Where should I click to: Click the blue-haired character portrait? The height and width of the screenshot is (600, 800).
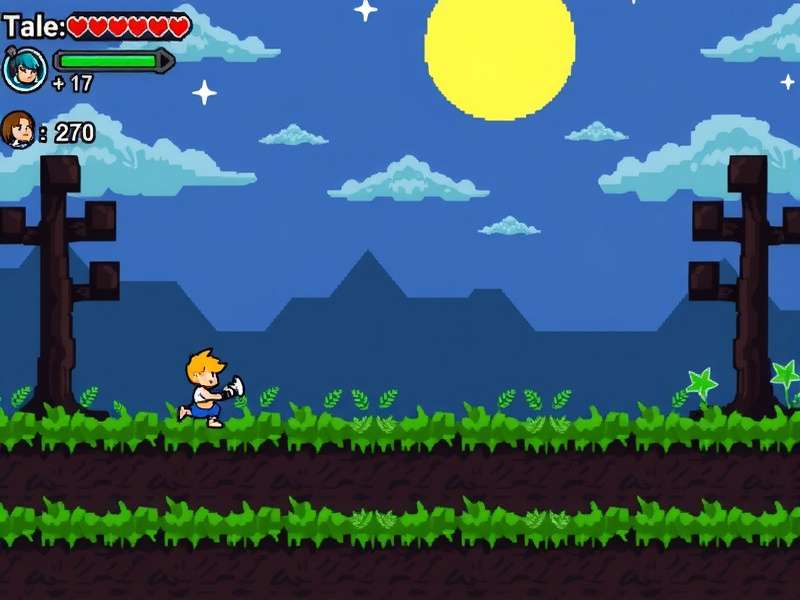click(24, 69)
